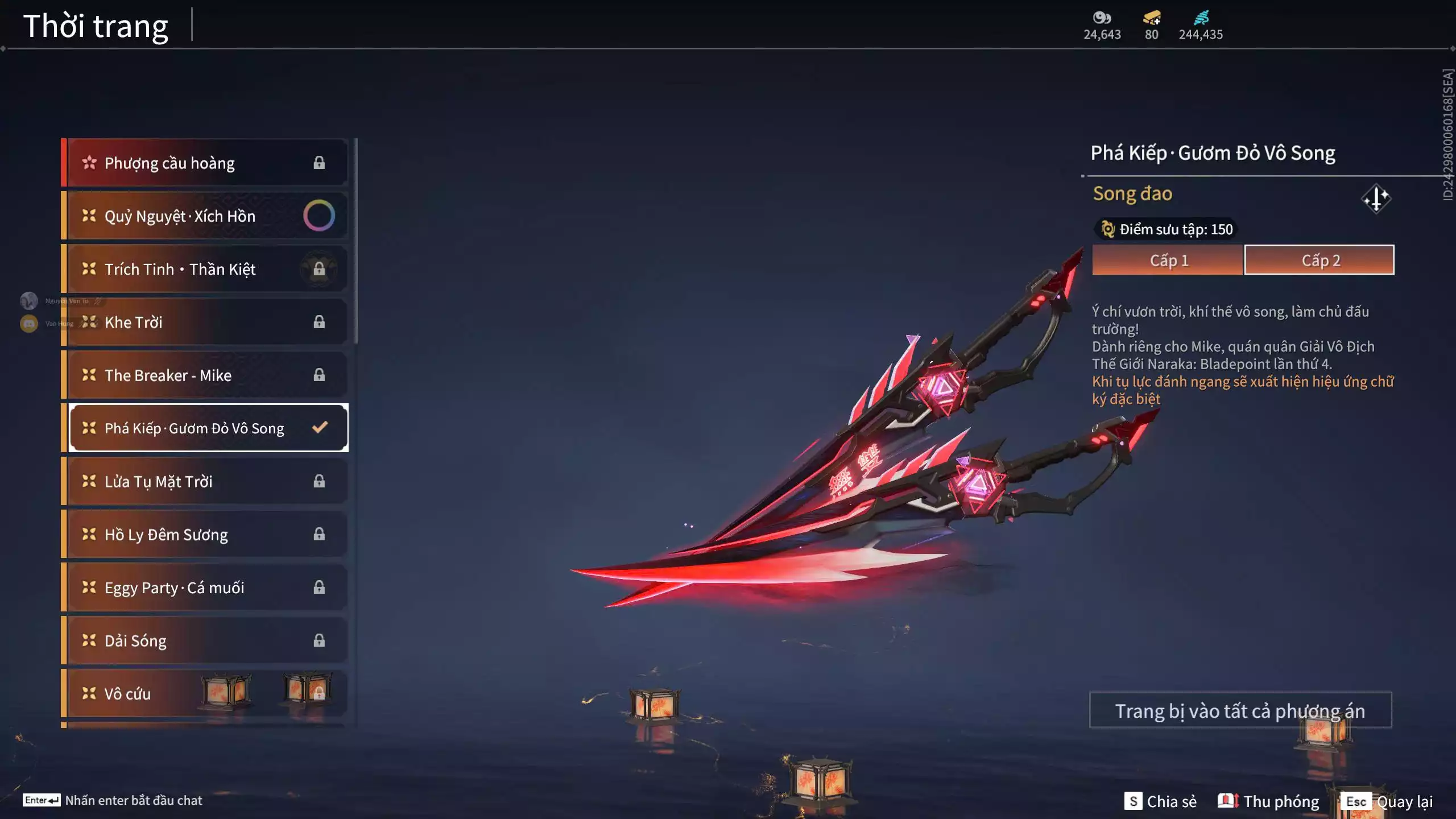Pick Eggy Party · Cá muối skin
The image size is (1456, 819).
pyautogui.click(x=205, y=587)
